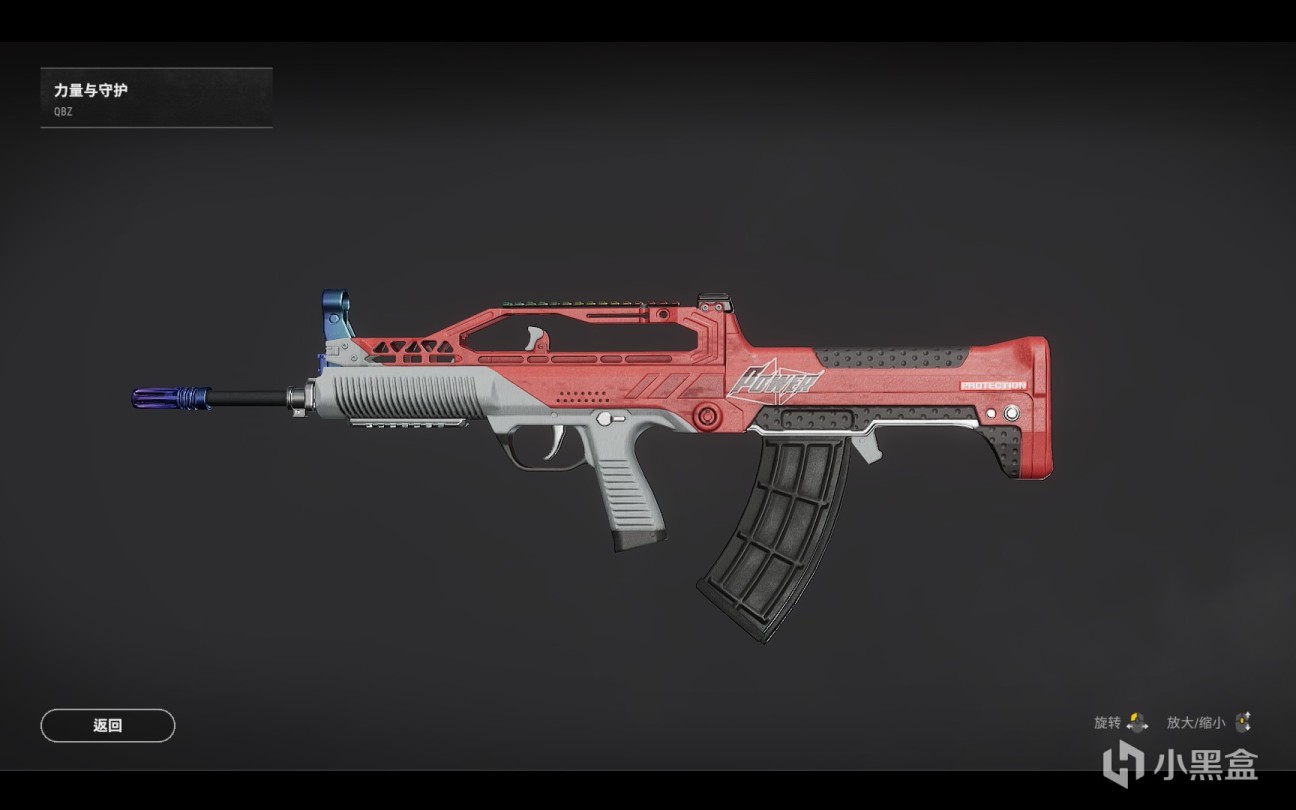Click the 返回 (Back) button
The width and height of the screenshot is (1296, 810).
point(108,726)
